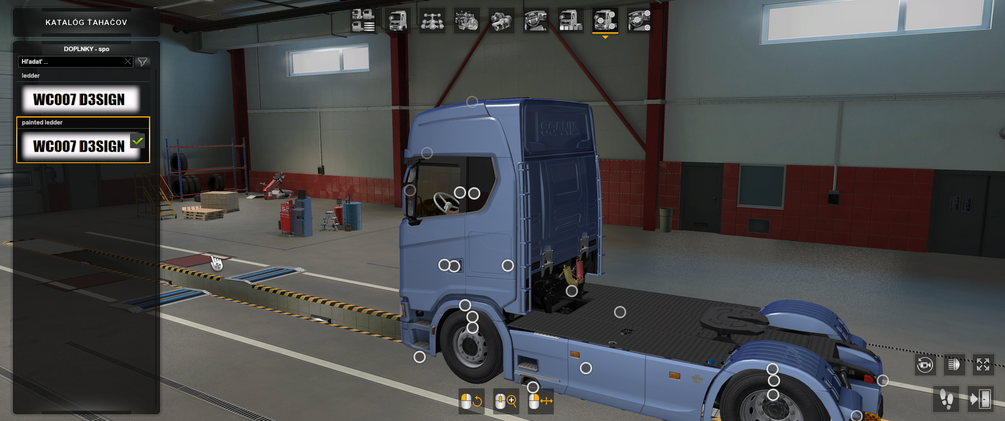Image resolution: width=1005 pixels, height=421 pixels.
Task: Open the engine category
Action: pyautogui.click(x=467, y=20)
